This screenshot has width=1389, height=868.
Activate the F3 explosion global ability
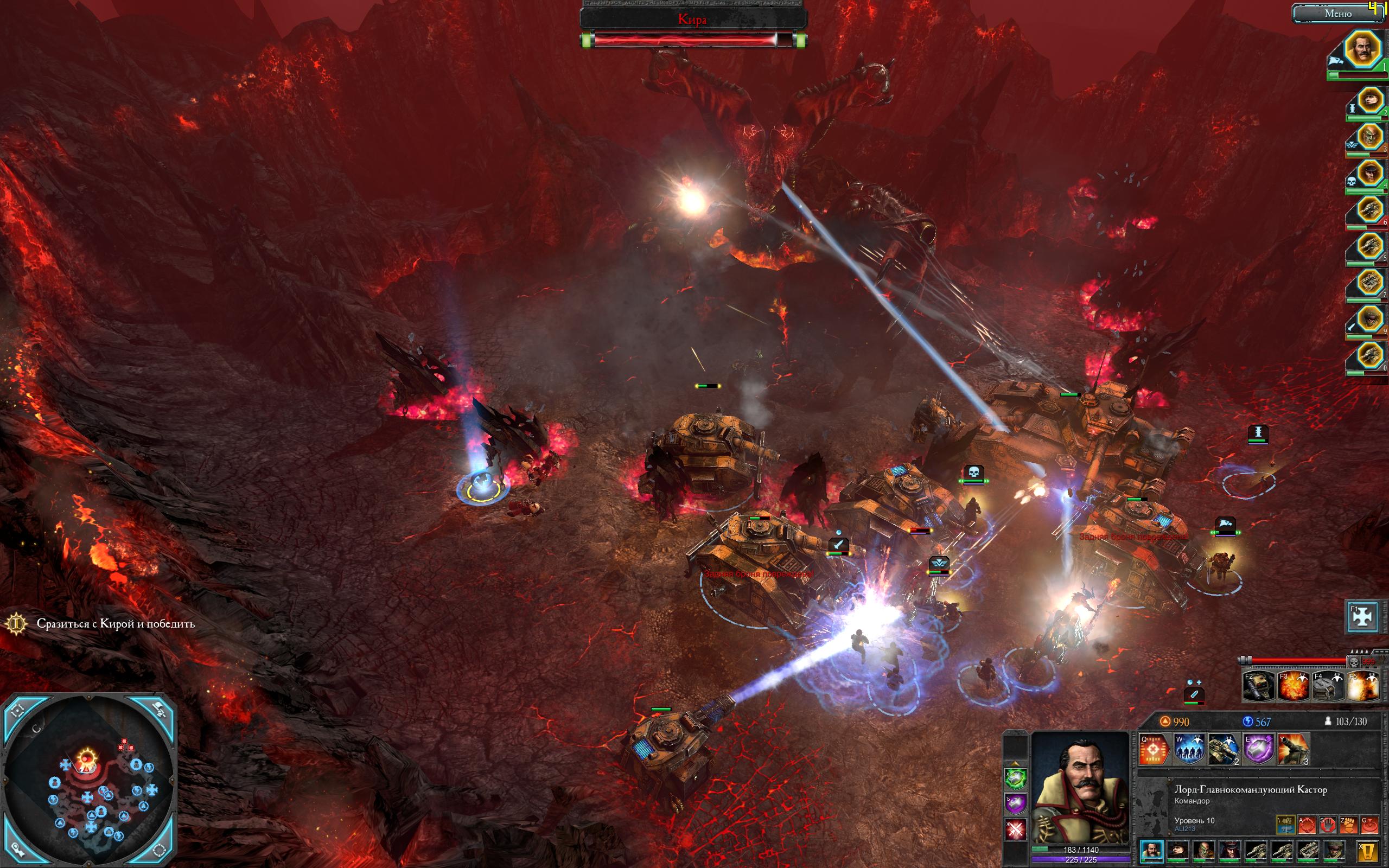[x=1294, y=686]
